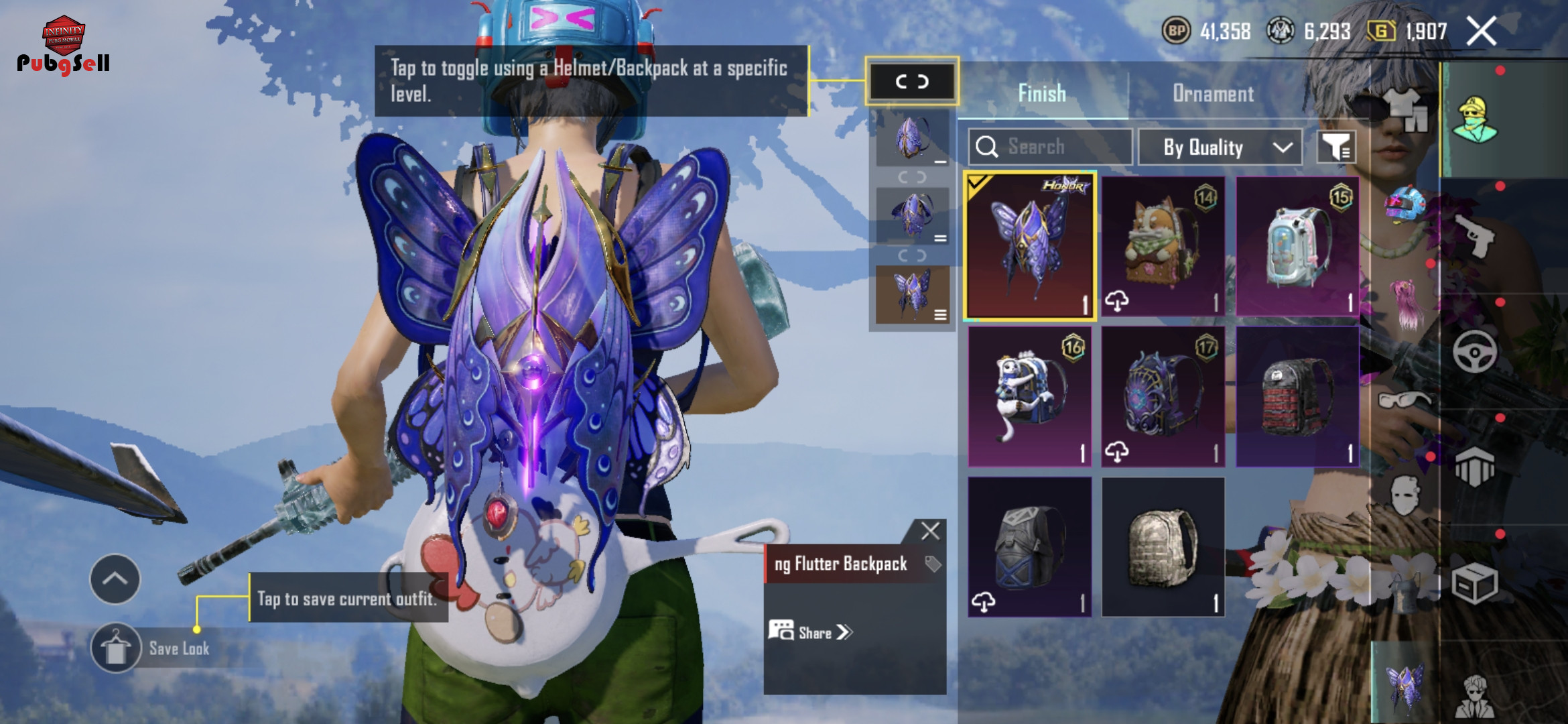Select the level 15 pastel backpack
Screen dimensions: 1568x724
[x=1297, y=246]
